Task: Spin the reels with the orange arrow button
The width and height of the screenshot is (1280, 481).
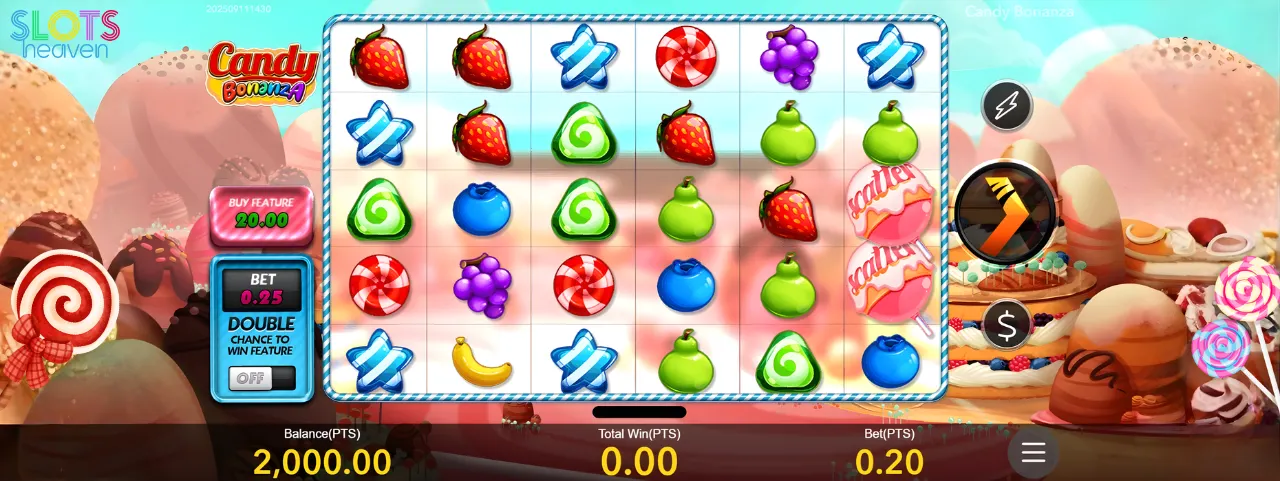Action: (1004, 212)
